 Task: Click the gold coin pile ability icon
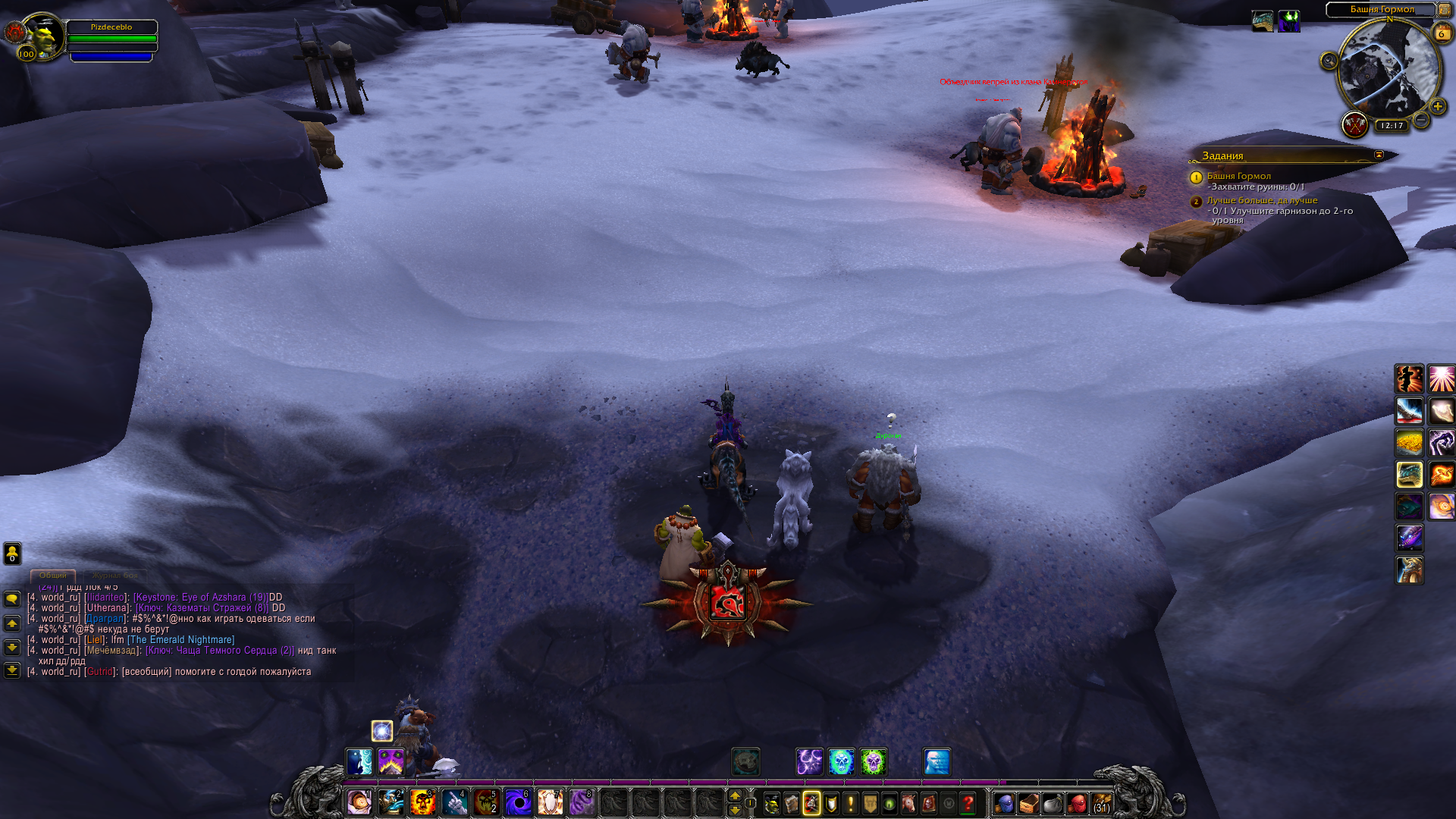click(x=1409, y=442)
